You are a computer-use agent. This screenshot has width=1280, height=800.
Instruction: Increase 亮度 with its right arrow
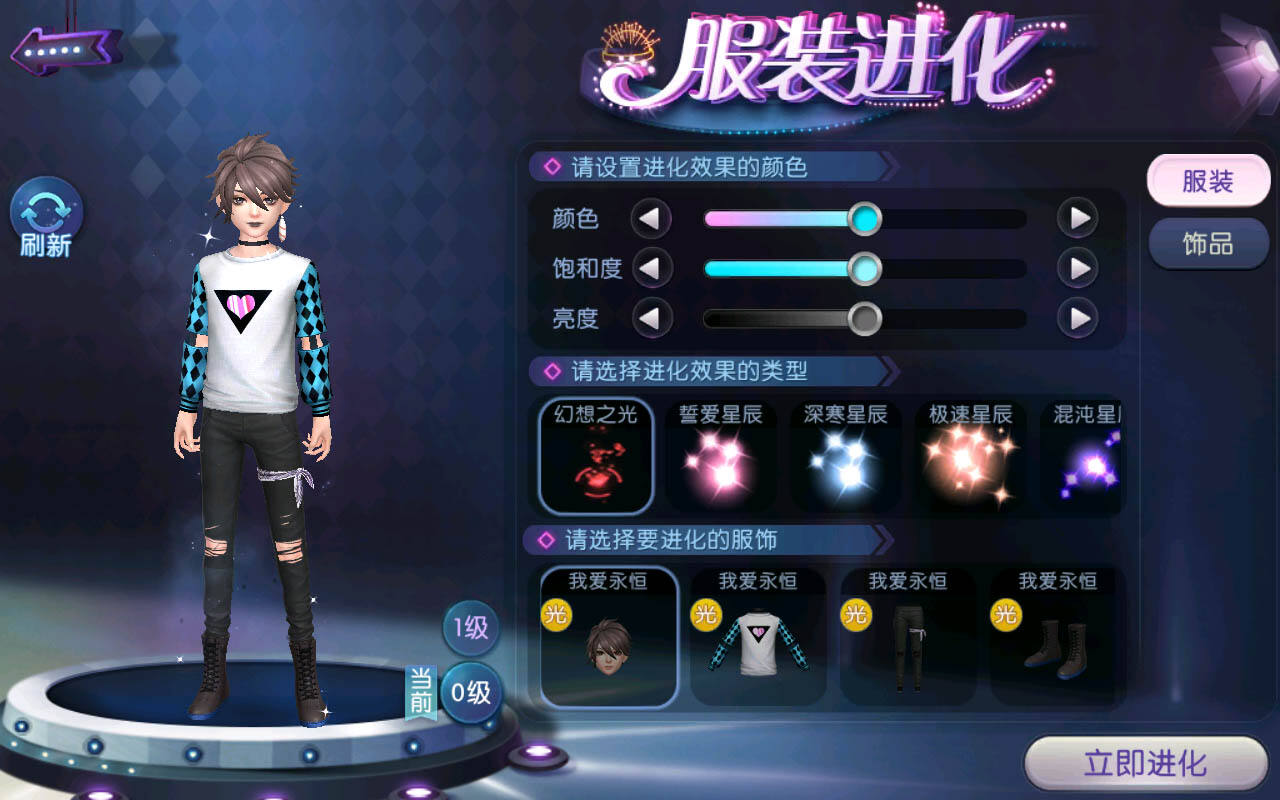pos(1078,319)
